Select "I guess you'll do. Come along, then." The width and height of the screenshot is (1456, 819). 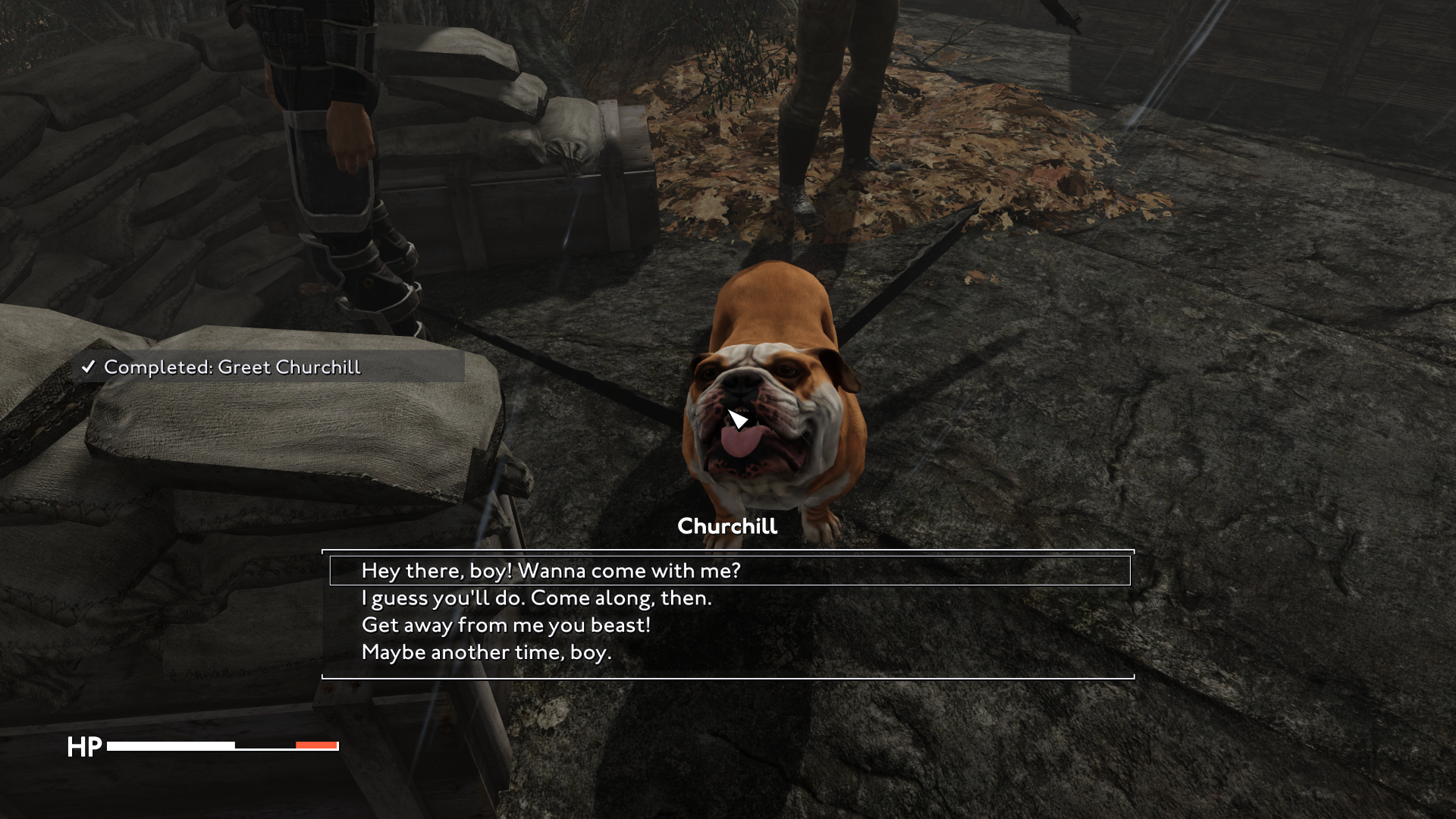(x=537, y=598)
